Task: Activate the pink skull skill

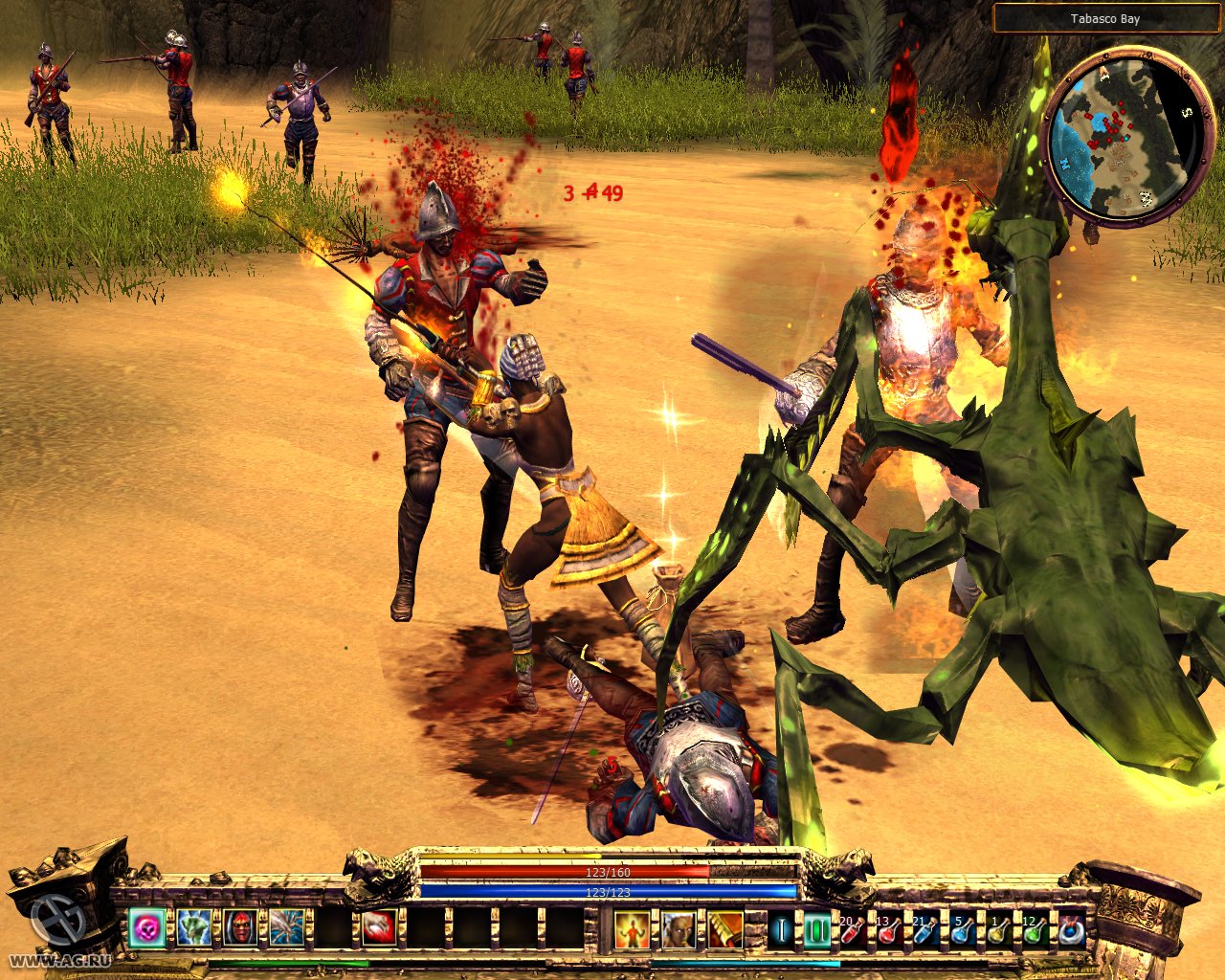Action: [x=147, y=928]
